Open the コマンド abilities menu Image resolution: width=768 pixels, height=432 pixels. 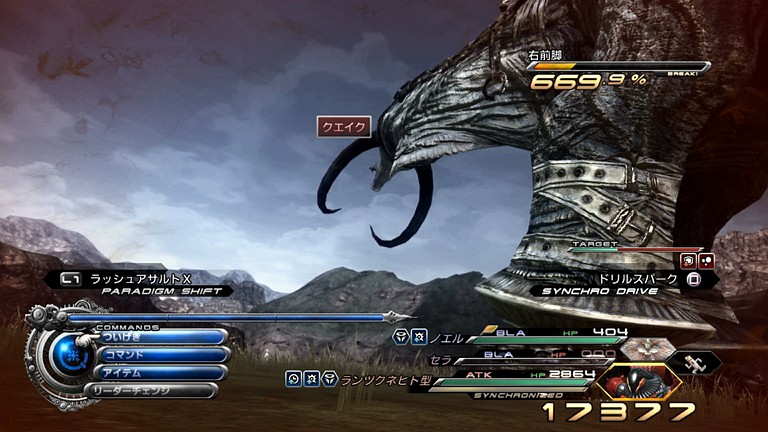160,355
